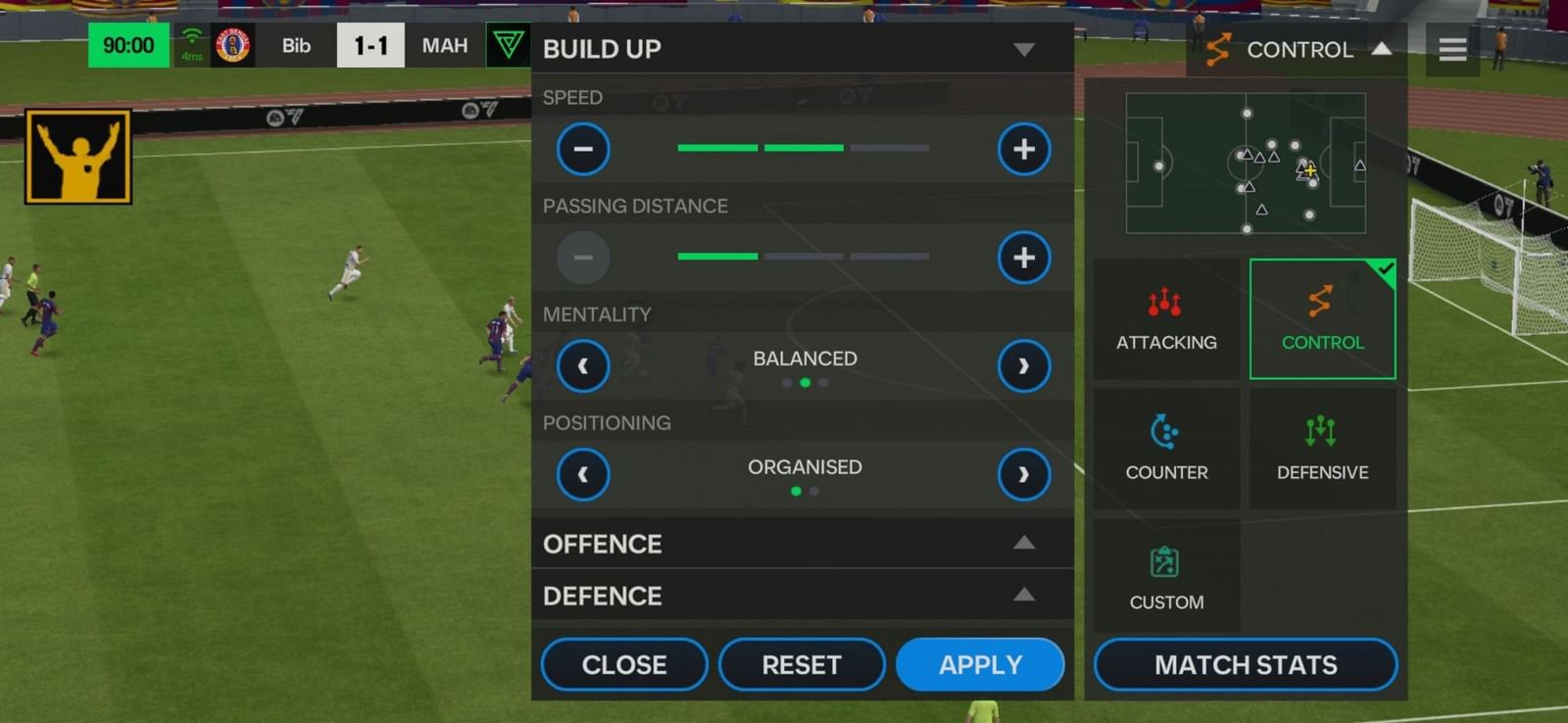The height and width of the screenshot is (723, 1568).
Task: Switch Mentality away from Balanced
Action: pos(1022,365)
